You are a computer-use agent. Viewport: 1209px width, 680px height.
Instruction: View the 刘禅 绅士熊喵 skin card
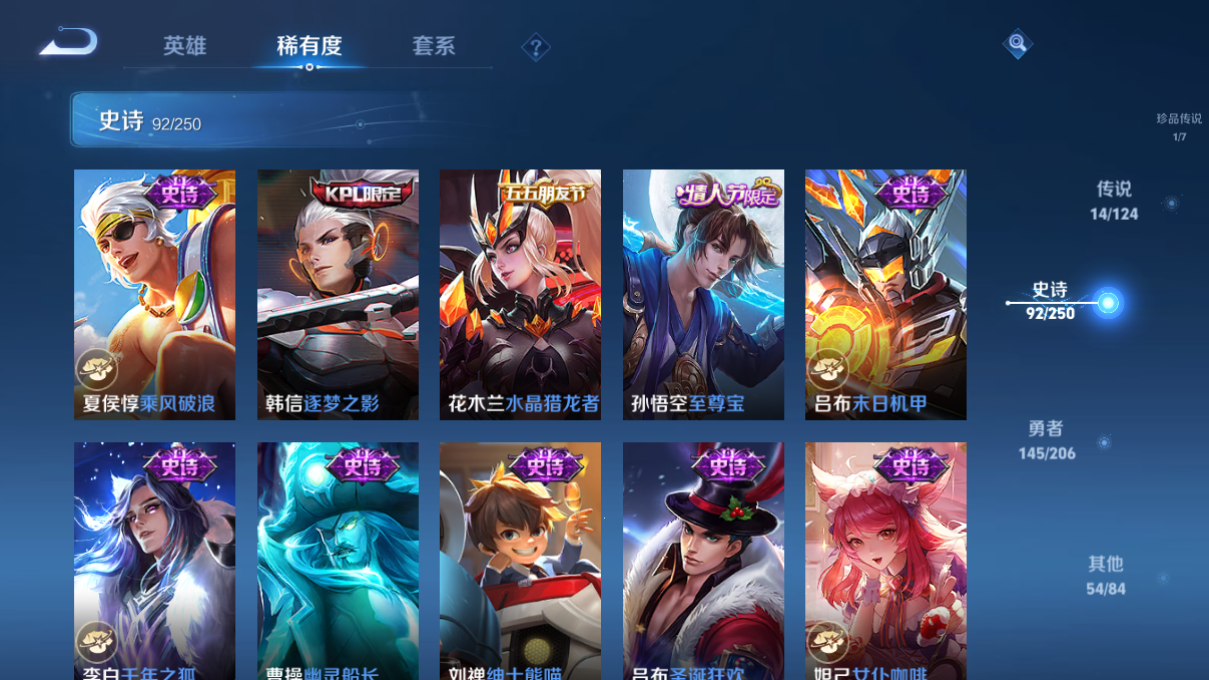pyautogui.click(x=520, y=560)
